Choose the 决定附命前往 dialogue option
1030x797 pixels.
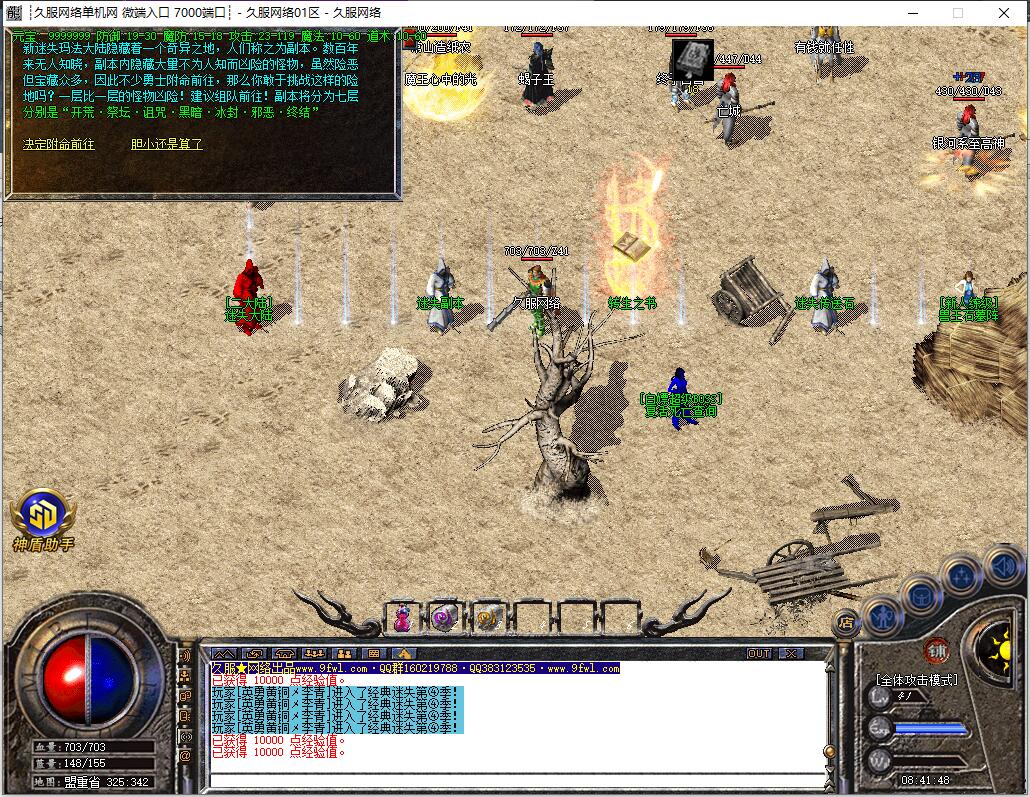tap(59, 144)
